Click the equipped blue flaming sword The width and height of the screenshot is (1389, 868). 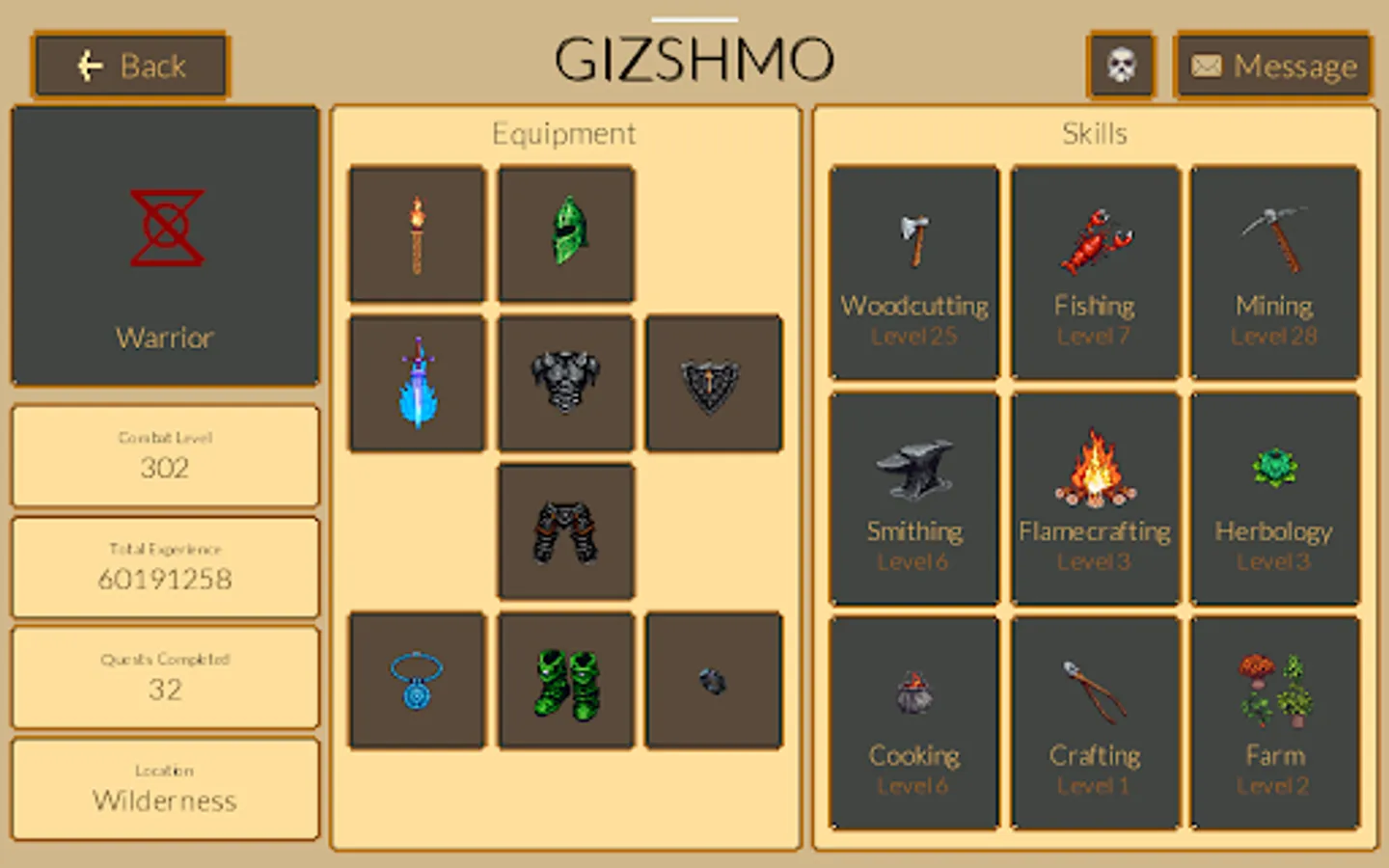pos(417,382)
